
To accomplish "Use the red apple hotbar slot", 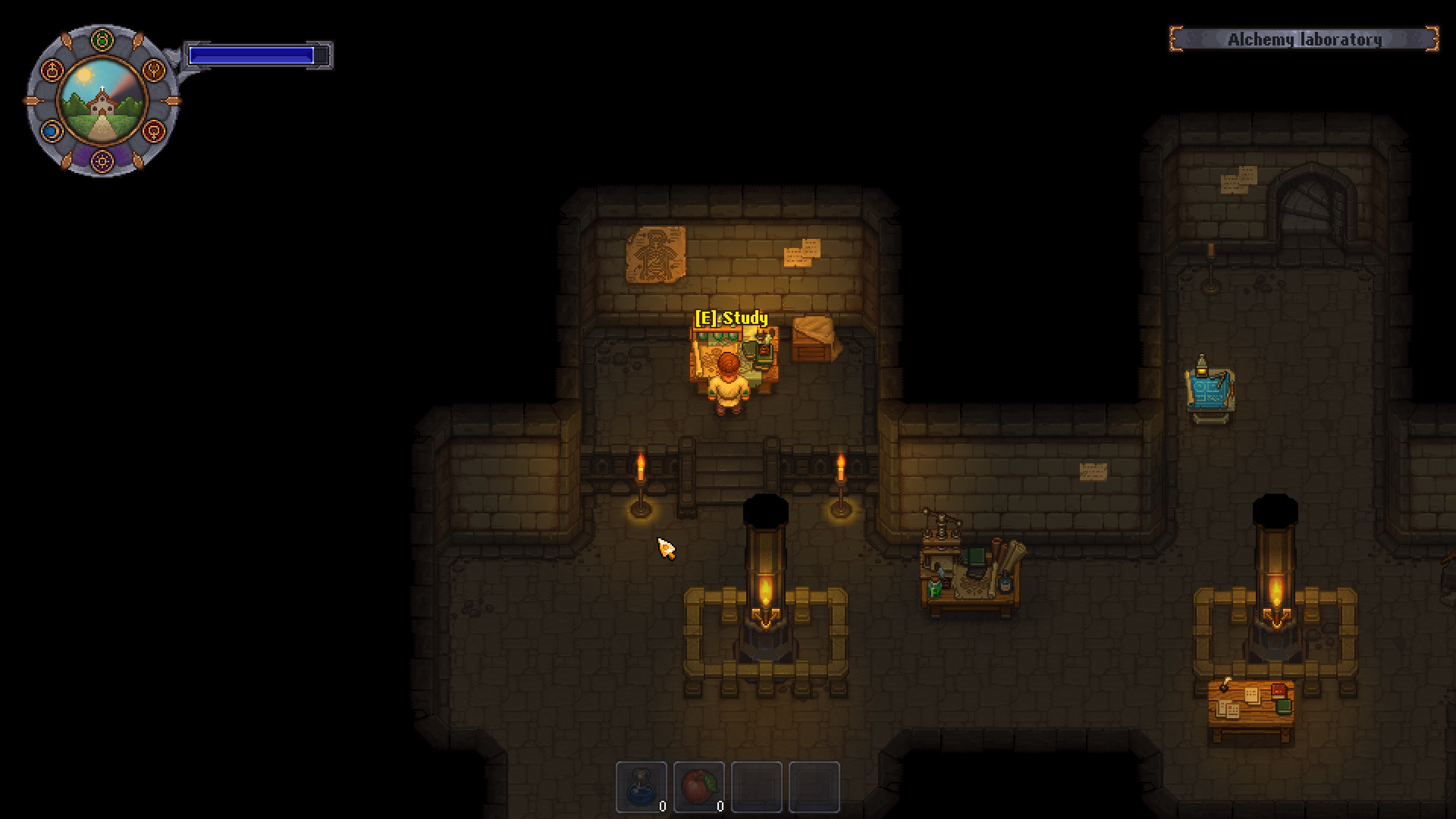I will click(699, 786).
